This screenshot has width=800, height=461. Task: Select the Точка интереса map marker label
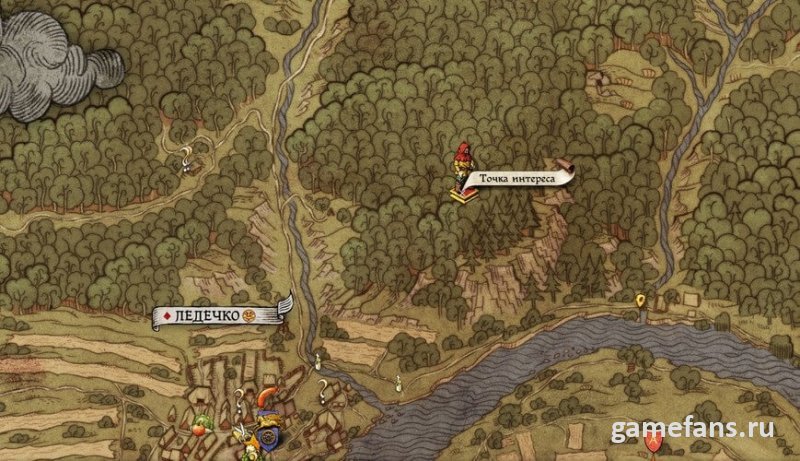516,179
